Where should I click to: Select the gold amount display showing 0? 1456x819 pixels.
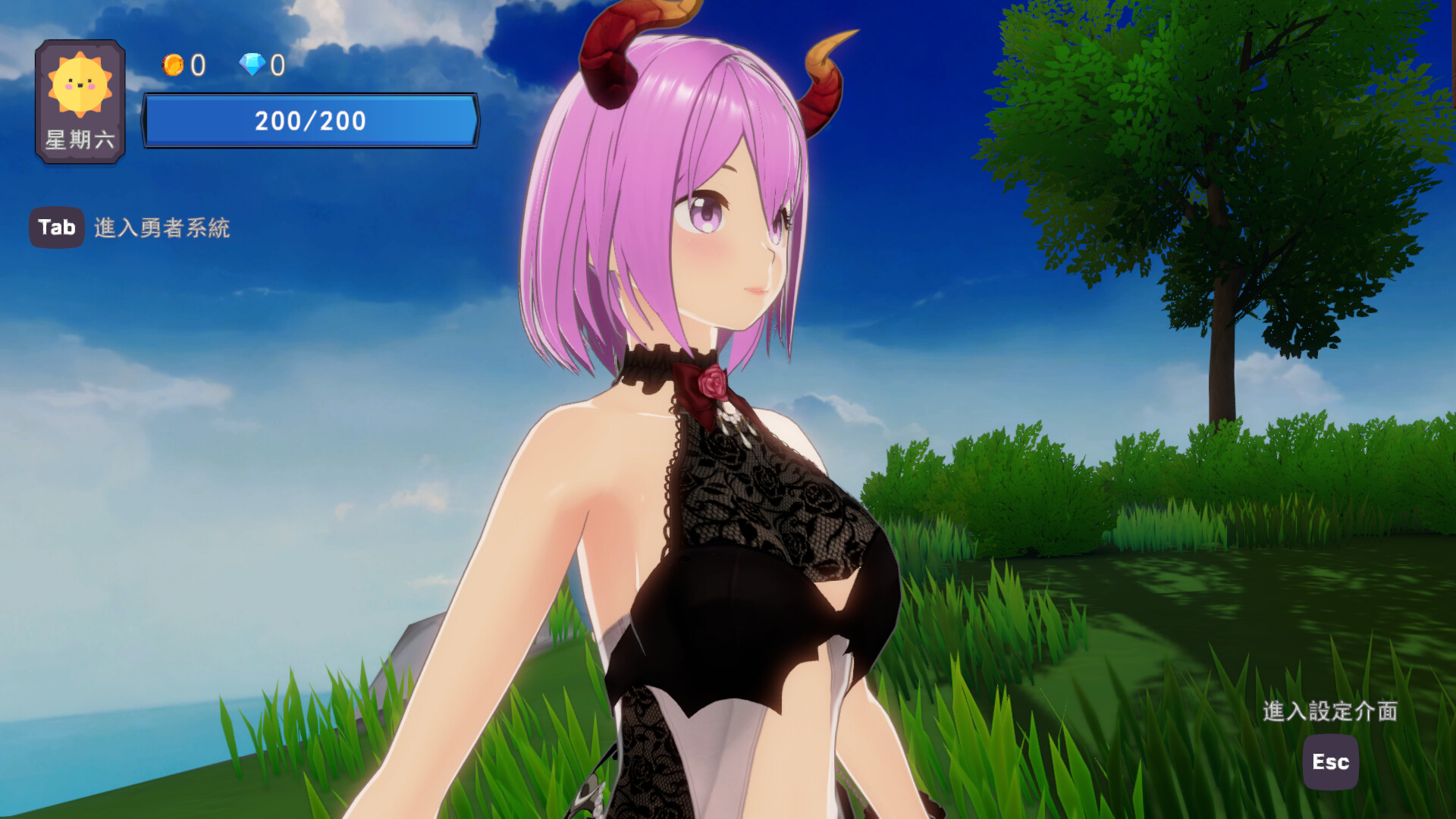click(196, 65)
